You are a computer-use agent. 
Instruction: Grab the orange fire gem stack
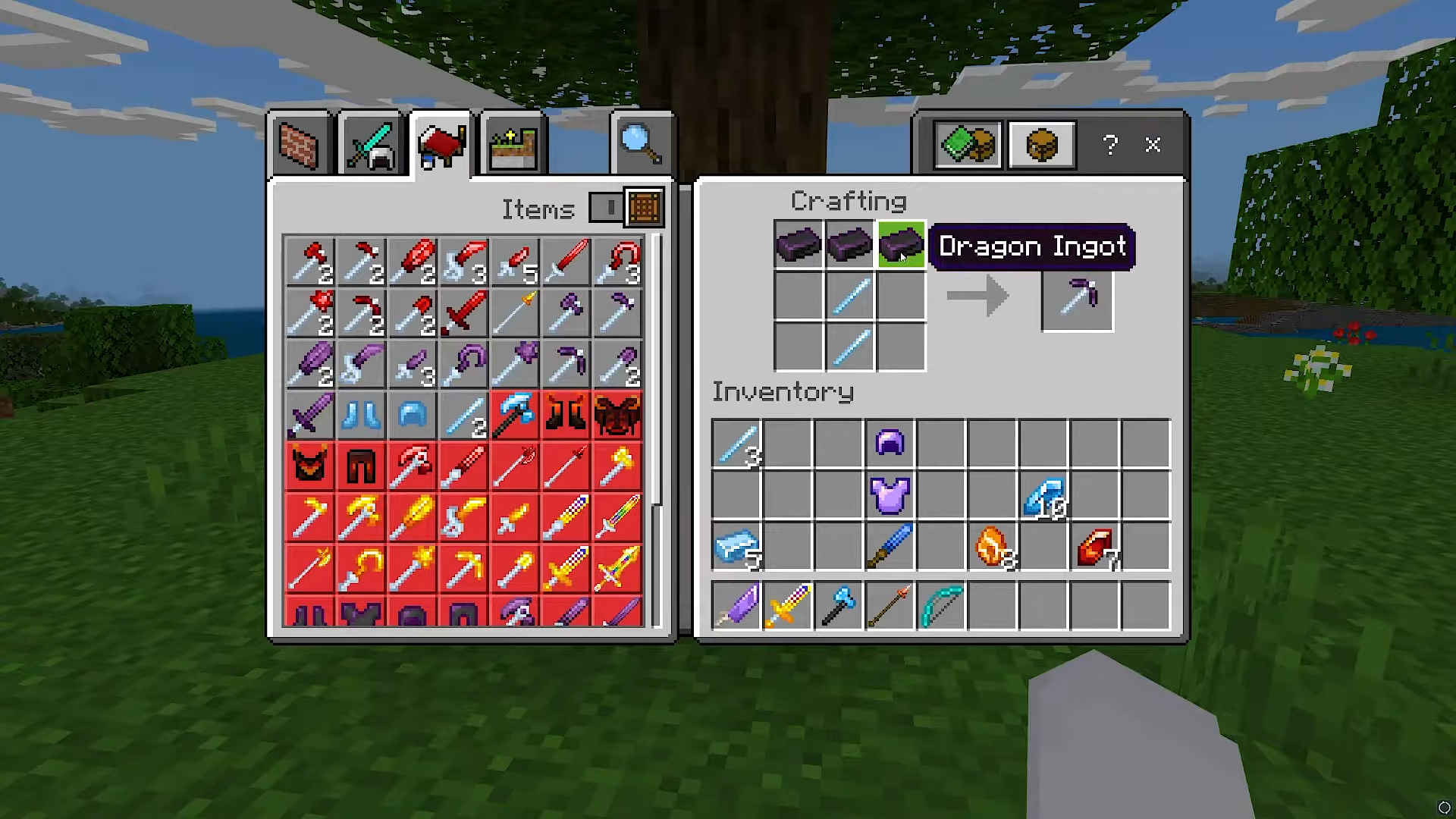[993, 547]
